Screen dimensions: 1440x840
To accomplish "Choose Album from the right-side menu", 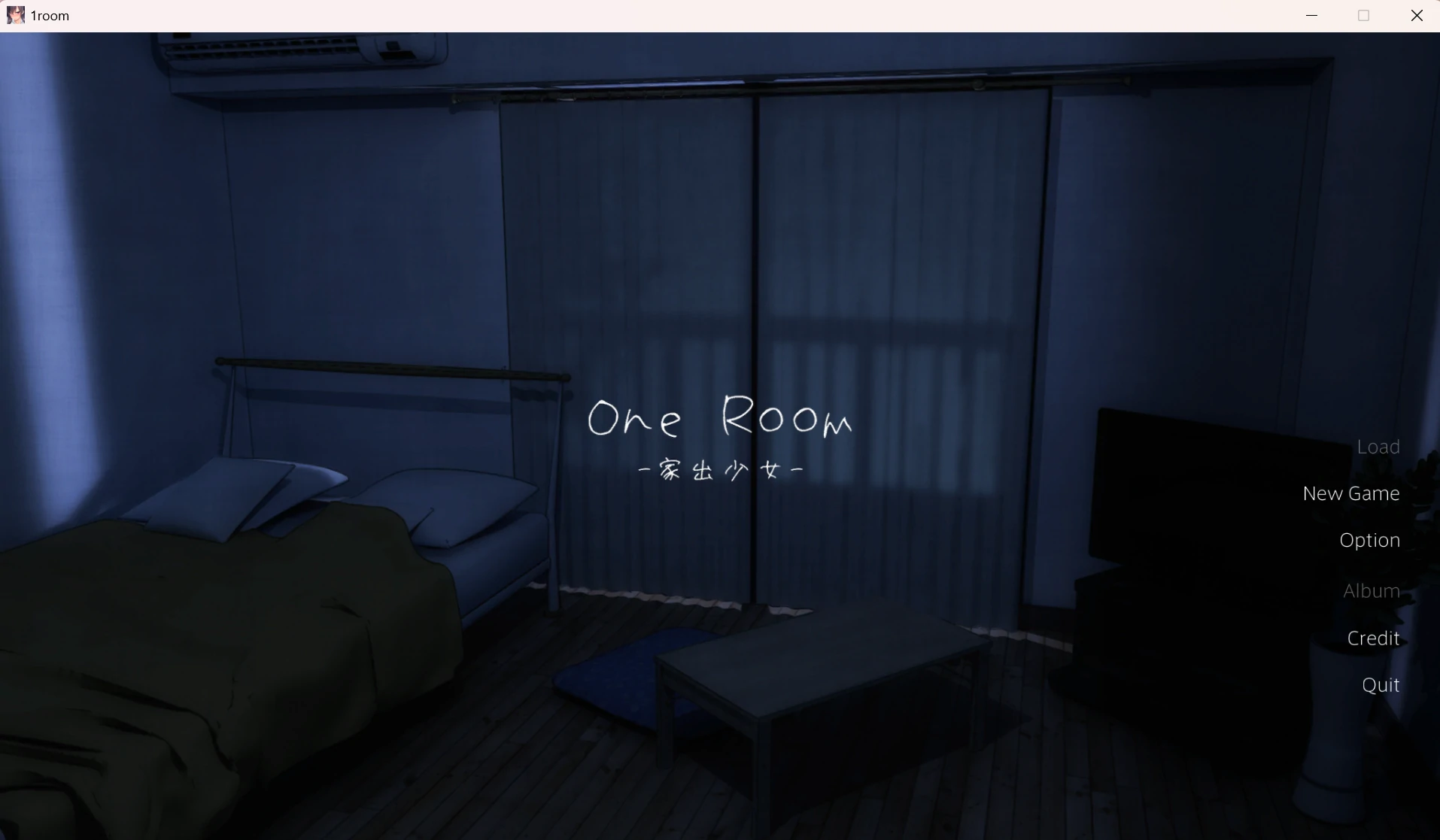I will tap(1371, 590).
